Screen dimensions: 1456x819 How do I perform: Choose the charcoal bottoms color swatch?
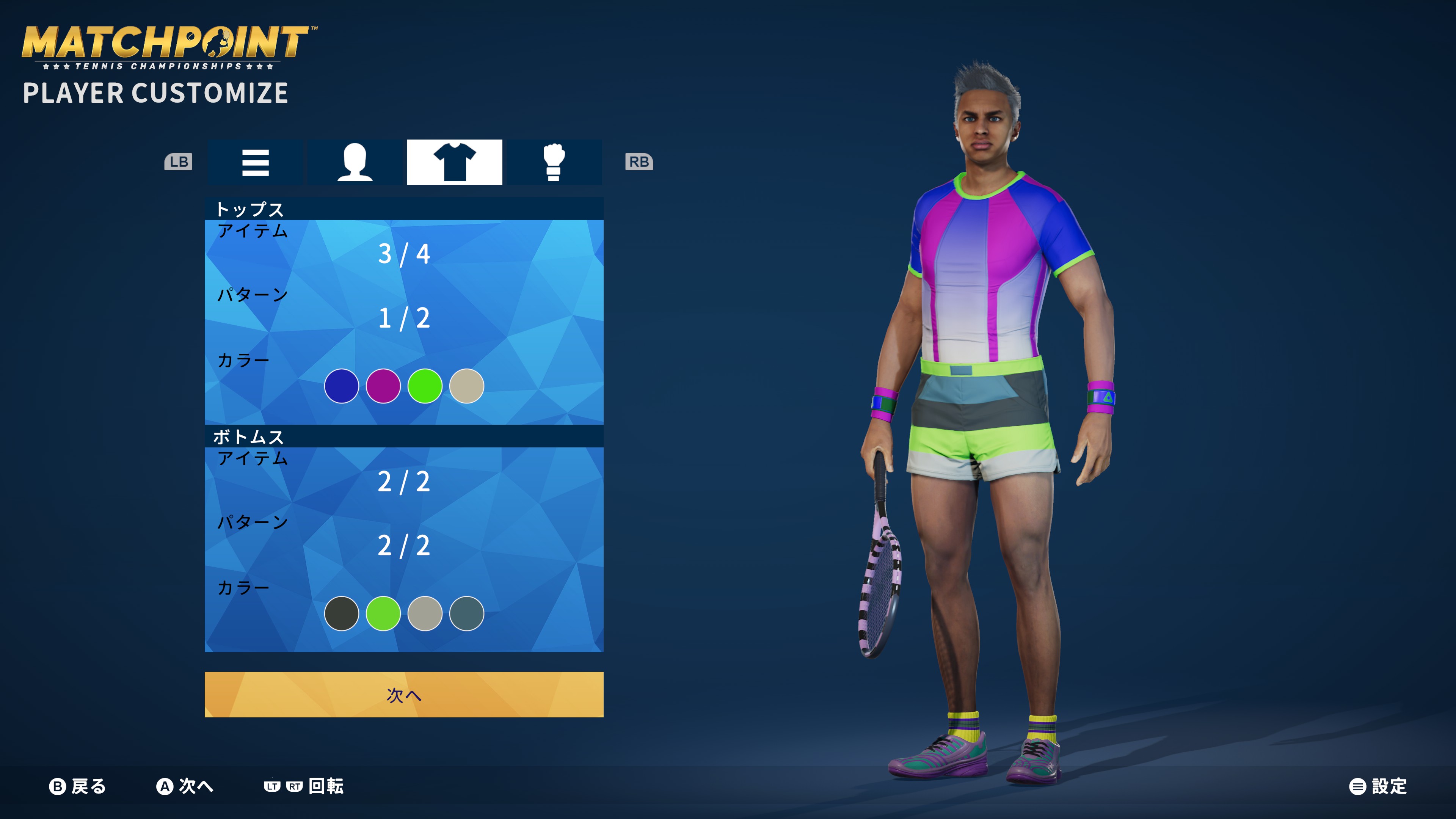(341, 613)
